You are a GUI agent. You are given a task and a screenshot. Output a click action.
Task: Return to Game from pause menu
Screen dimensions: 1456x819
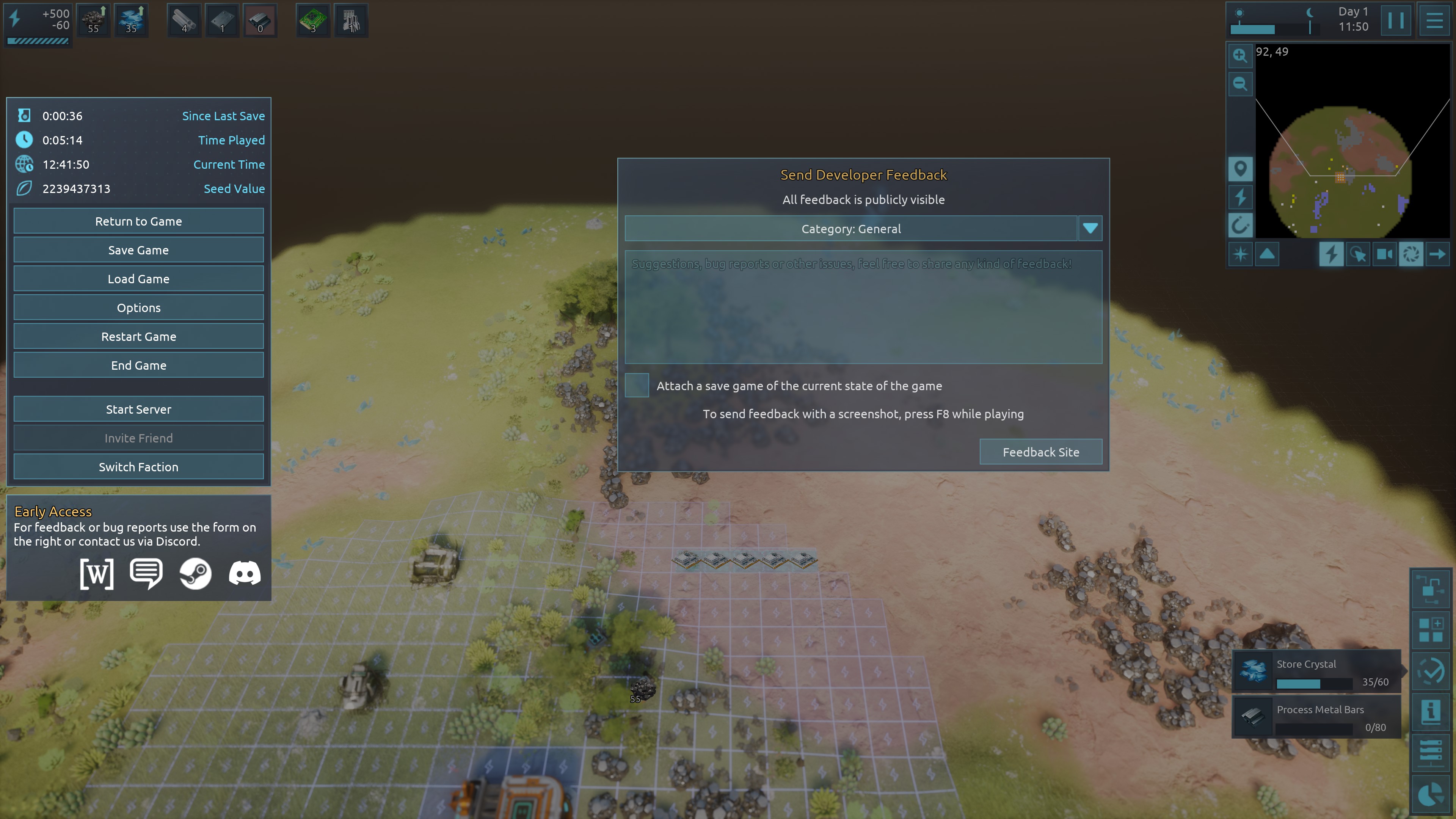tap(138, 221)
